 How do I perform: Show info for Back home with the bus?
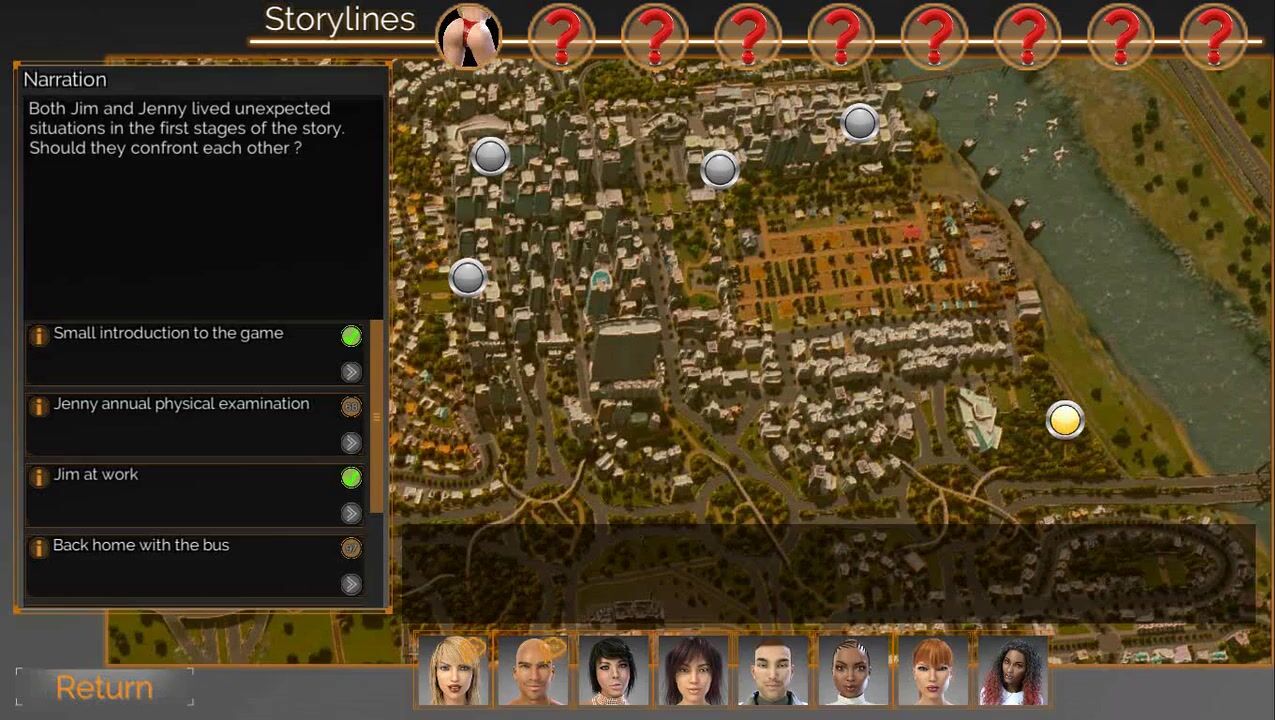pyautogui.click(x=39, y=548)
